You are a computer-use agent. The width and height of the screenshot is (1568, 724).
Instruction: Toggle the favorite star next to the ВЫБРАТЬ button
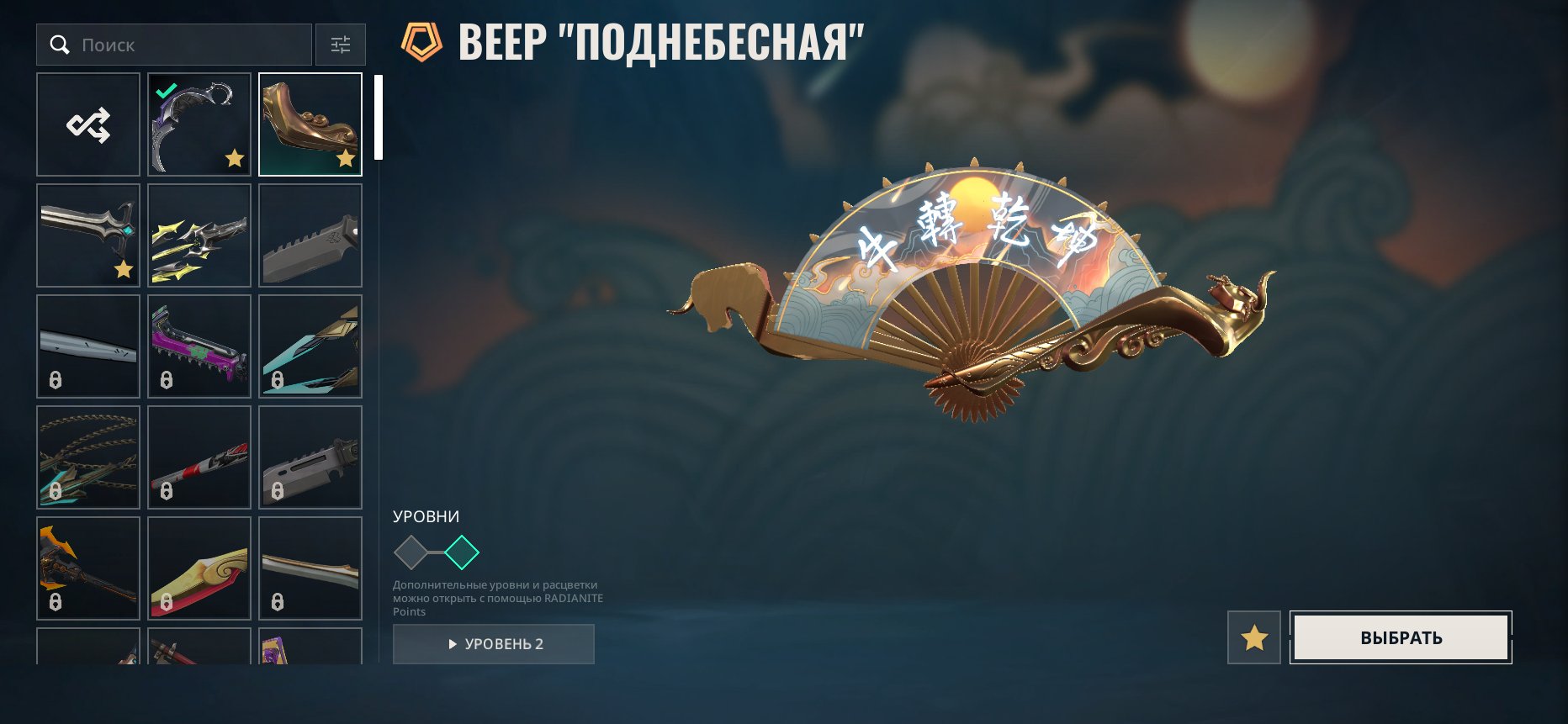pyautogui.click(x=1253, y=638)
